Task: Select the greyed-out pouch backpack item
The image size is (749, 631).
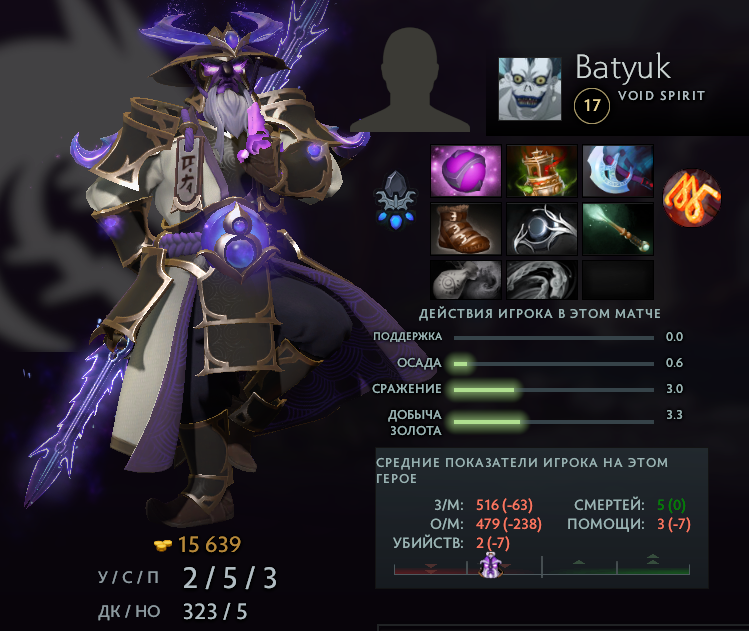Action: tap(465, 280)
